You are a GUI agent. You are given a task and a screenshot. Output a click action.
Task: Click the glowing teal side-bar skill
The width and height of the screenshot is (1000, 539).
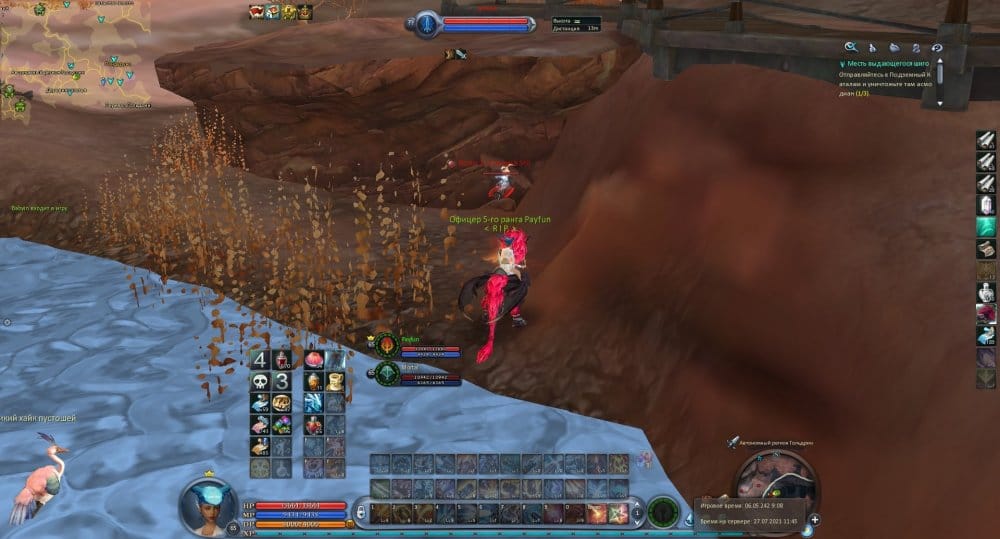985,227
